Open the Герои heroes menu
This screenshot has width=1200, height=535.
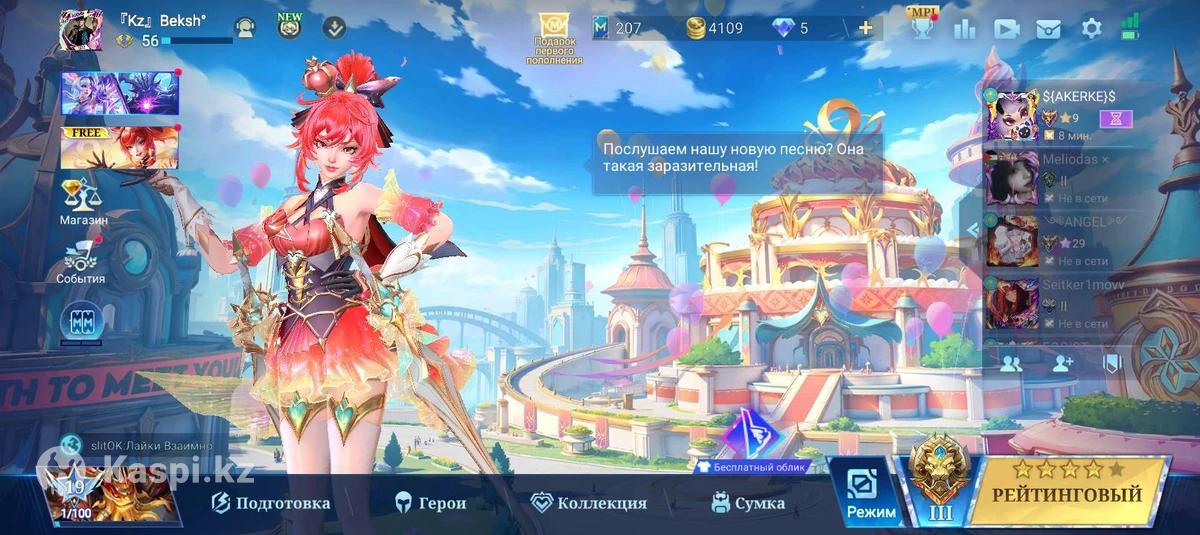pos(431,503)
